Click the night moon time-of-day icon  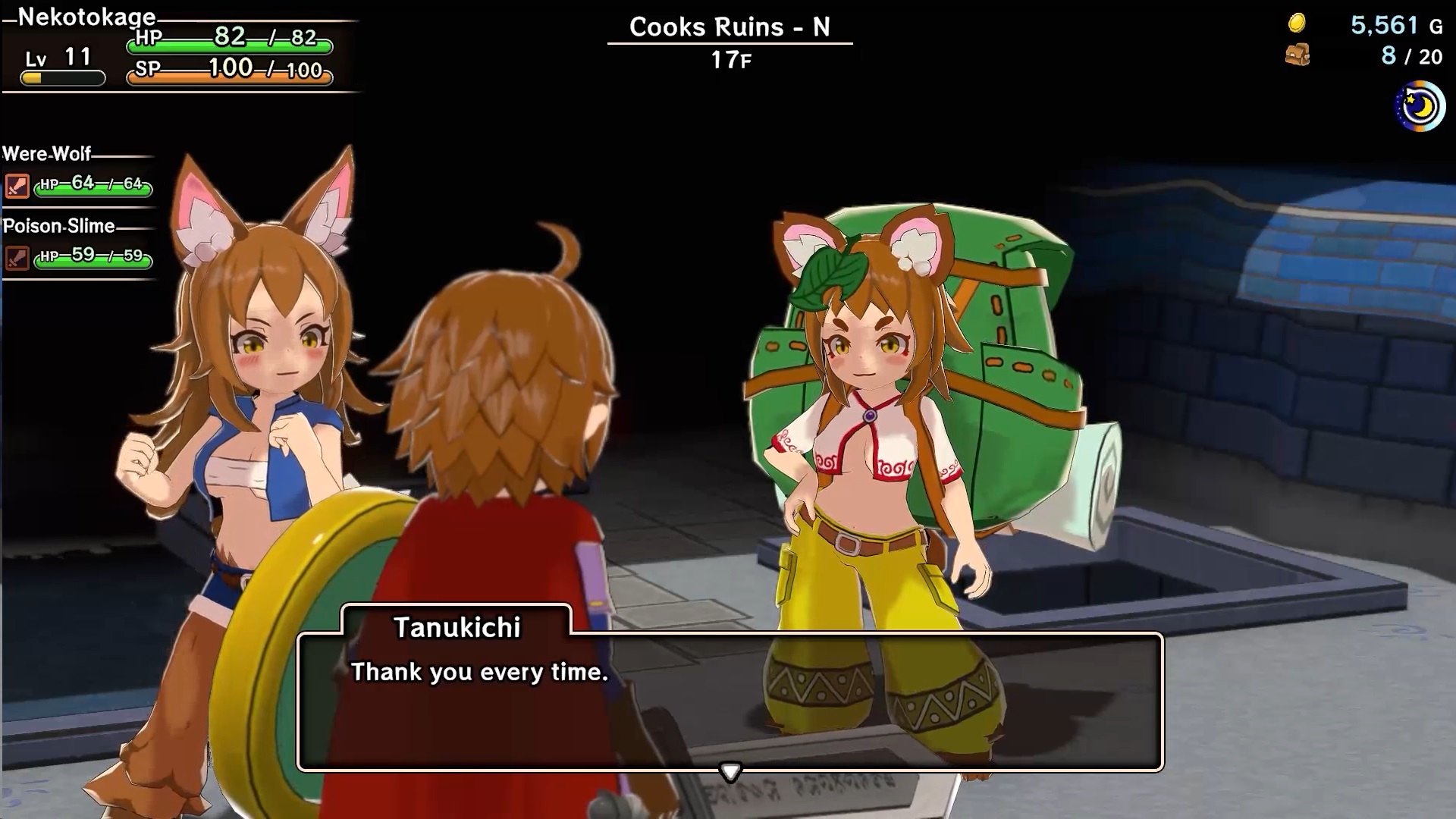1420,107
